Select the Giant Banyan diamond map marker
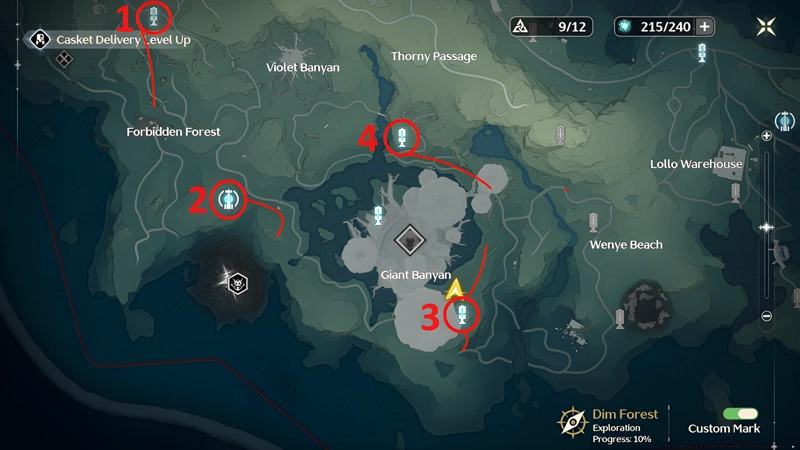The image size is (800, 450). [x=408, y=239]
